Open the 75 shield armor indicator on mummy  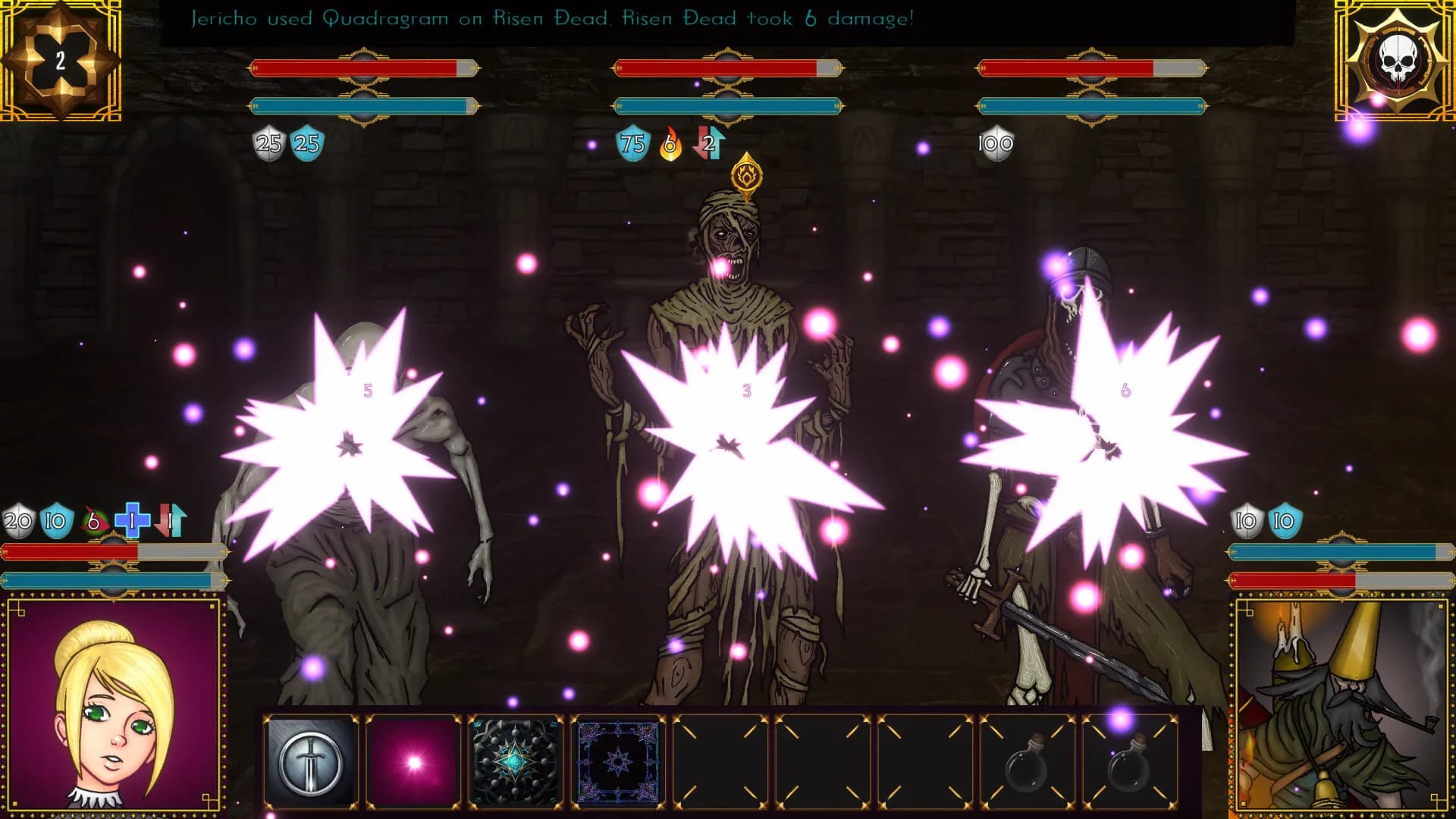632,142
